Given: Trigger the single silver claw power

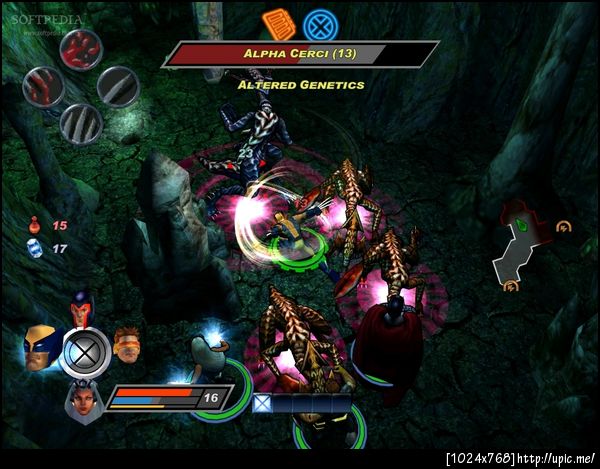Looking at the screenshot, I should click(x=118, y=86).
